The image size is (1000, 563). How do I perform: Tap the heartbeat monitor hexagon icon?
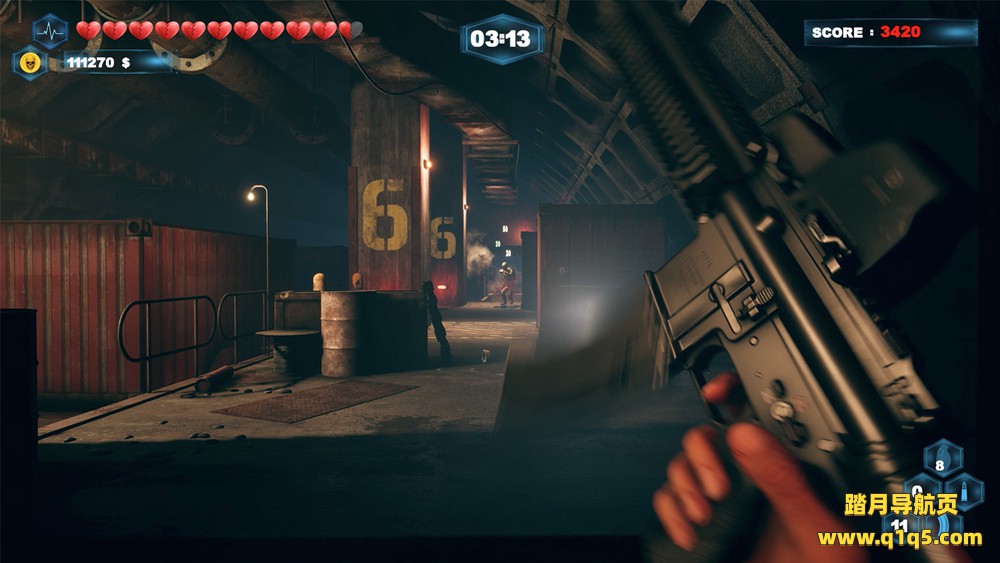(49, 30)
